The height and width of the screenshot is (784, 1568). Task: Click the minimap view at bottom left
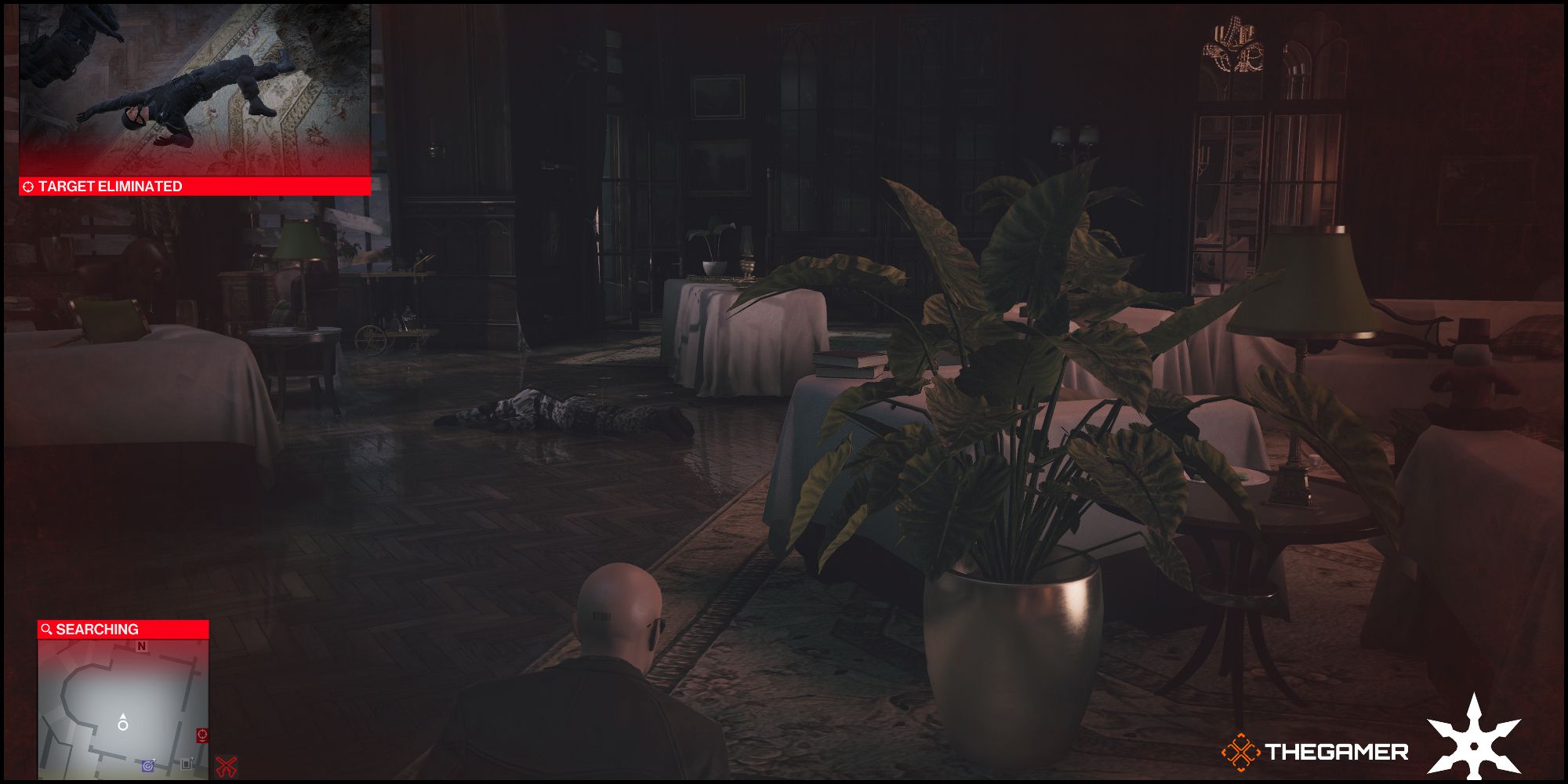click(124, 710)
